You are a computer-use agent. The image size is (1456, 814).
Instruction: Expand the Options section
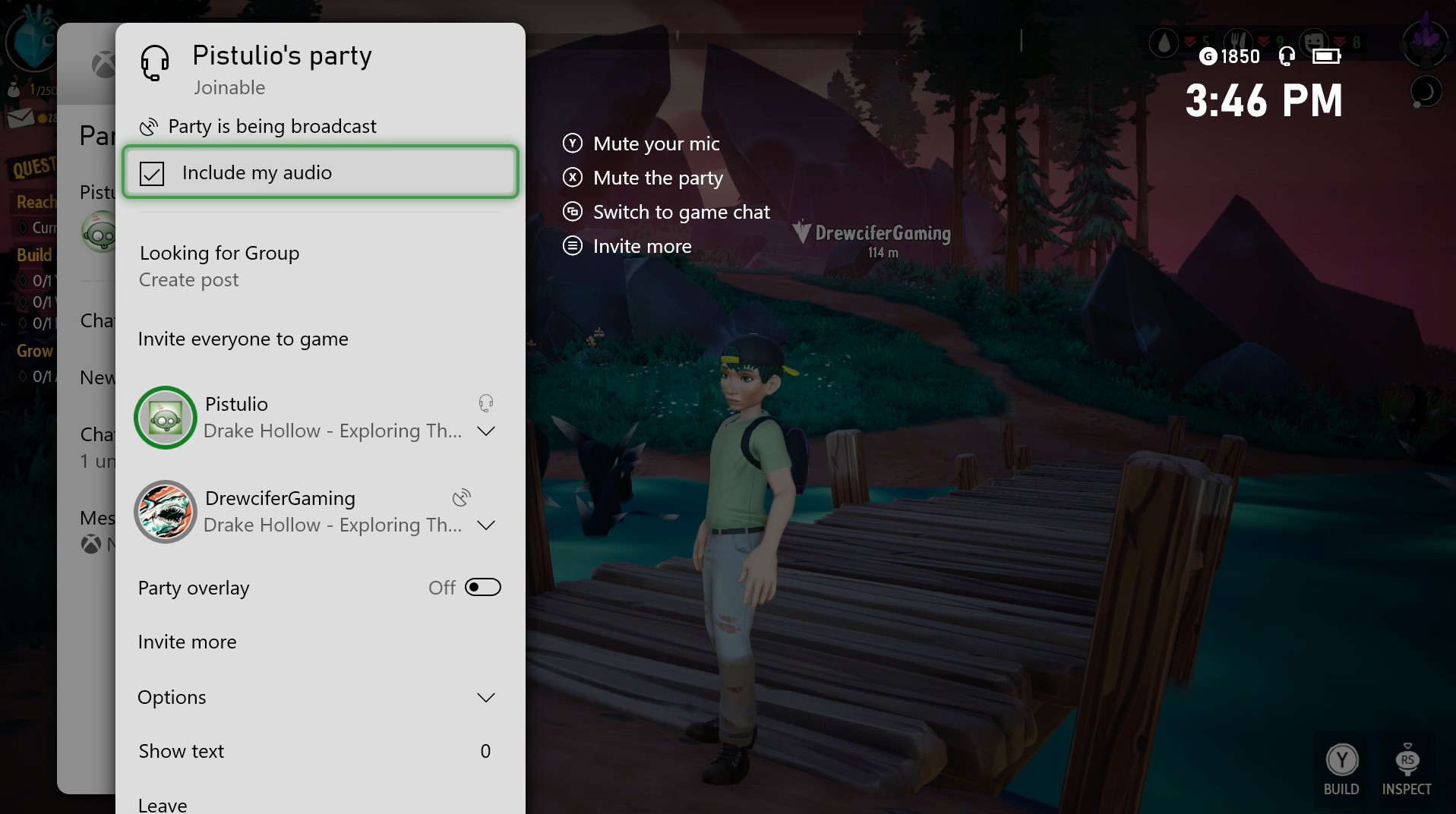tap(485, 697)
